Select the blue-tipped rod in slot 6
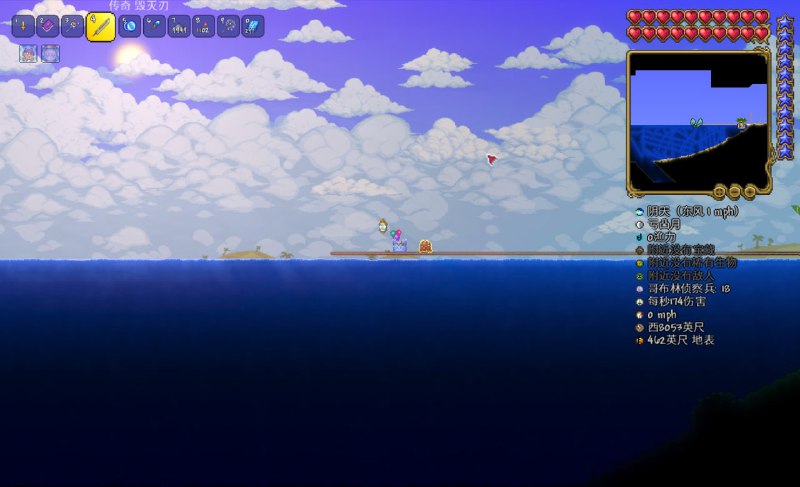 click(x=155, y=27)
